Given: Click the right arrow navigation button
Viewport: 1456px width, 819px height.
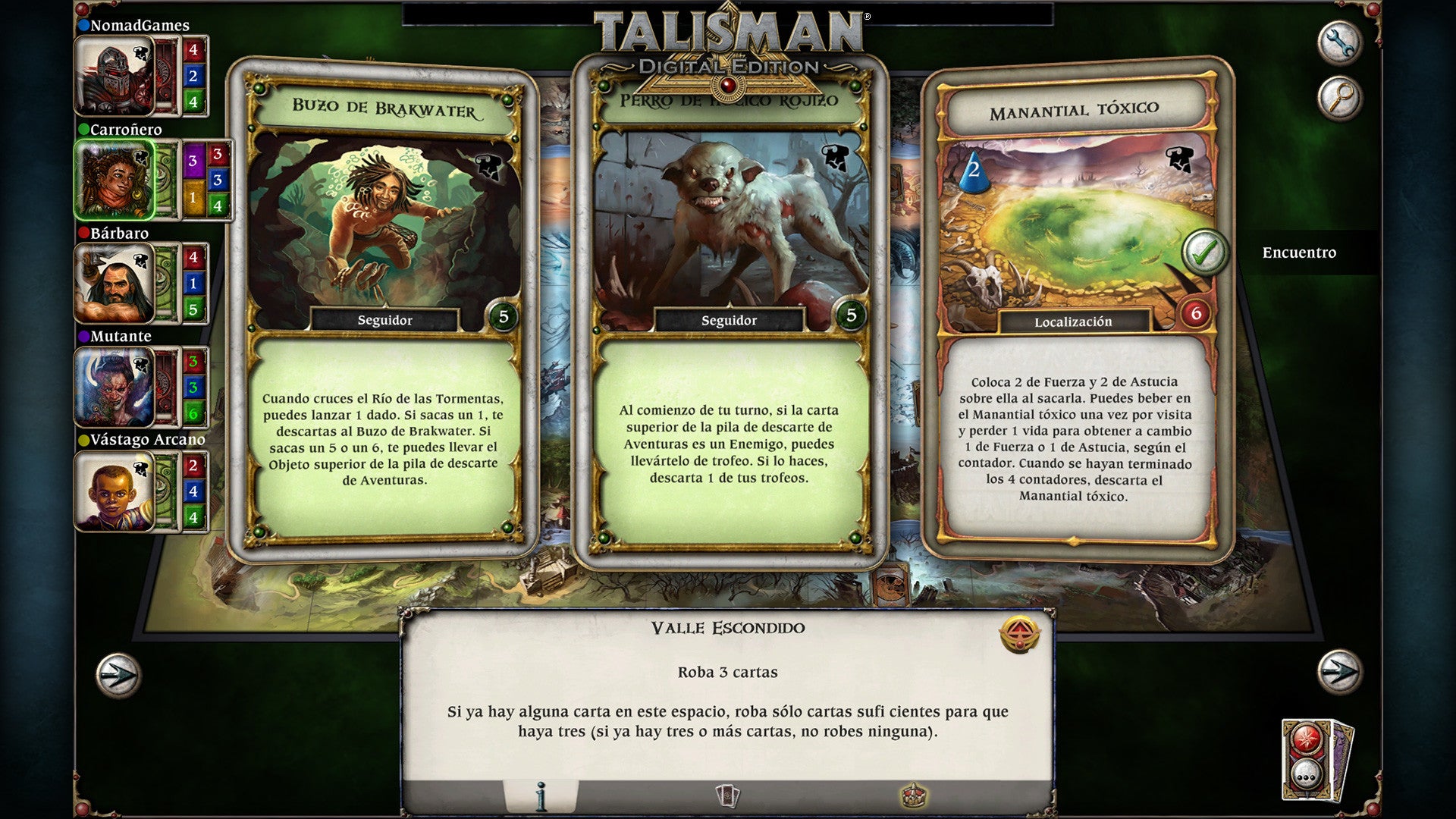Looking at the screenshot, I should pyautogui.click(x=1339, y=671).
